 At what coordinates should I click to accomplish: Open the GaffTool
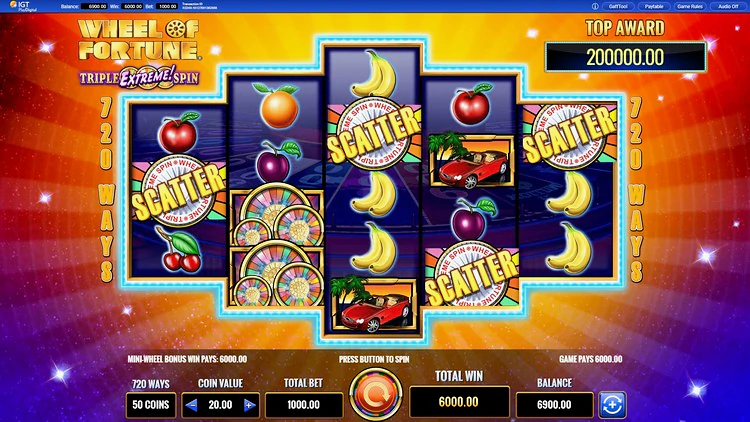click(x=616, y=6)
